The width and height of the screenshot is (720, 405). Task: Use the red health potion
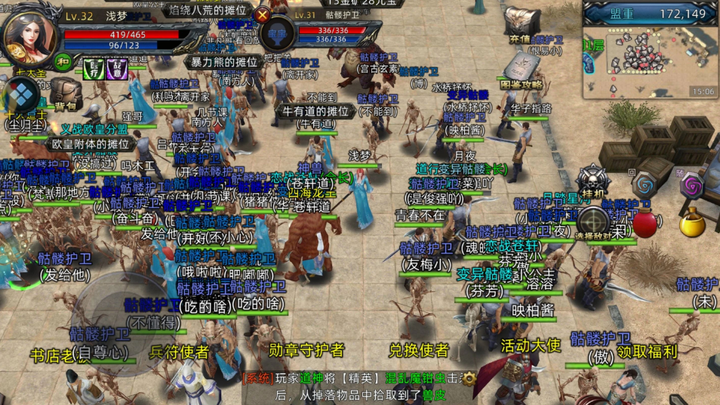pyautogui.click(x=647, y=222)
